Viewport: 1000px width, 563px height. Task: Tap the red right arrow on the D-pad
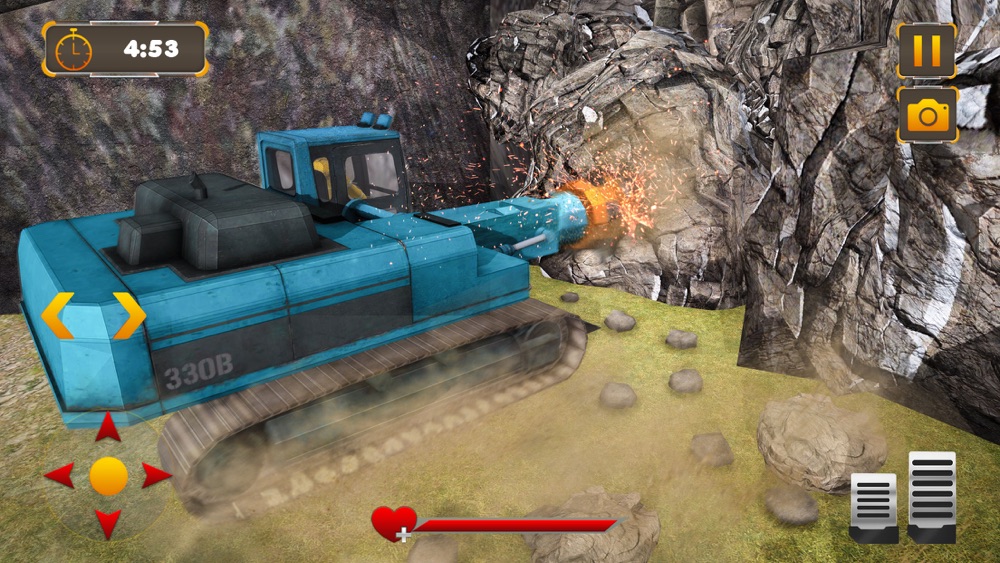click(x=156, y=476)
